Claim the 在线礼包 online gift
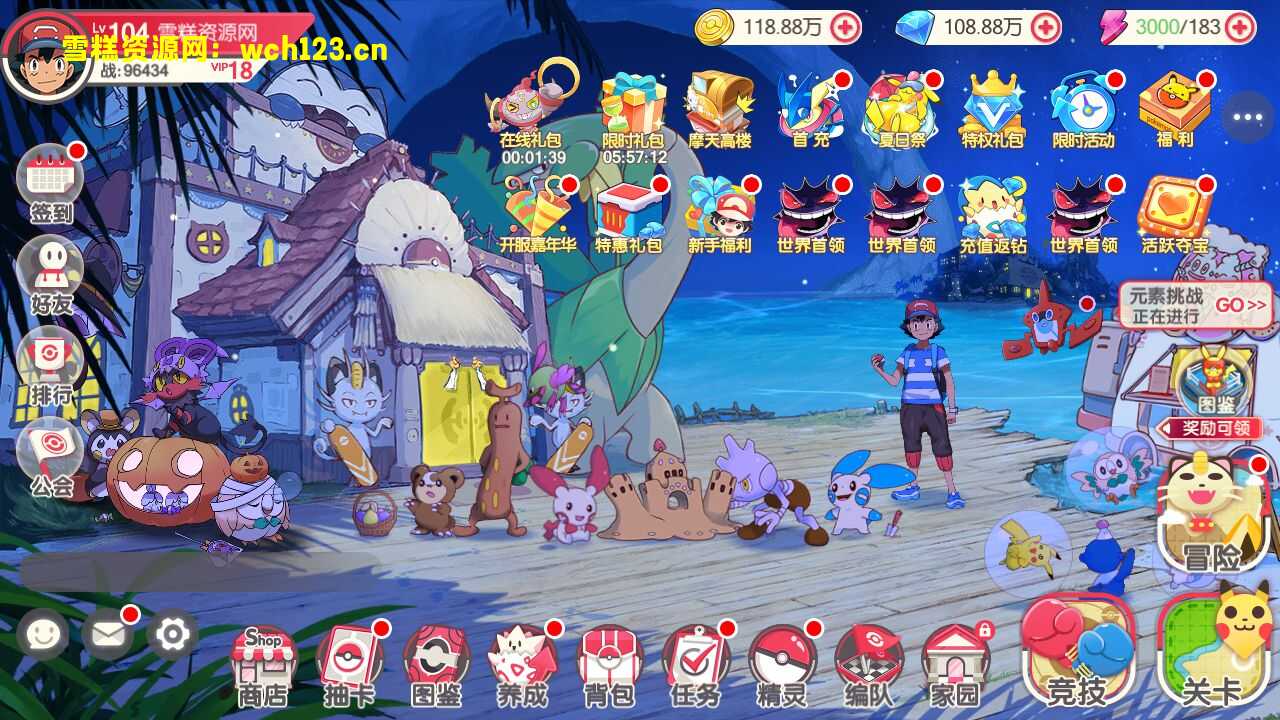This screenshot has width=1280, height=720. click(531, 110)
